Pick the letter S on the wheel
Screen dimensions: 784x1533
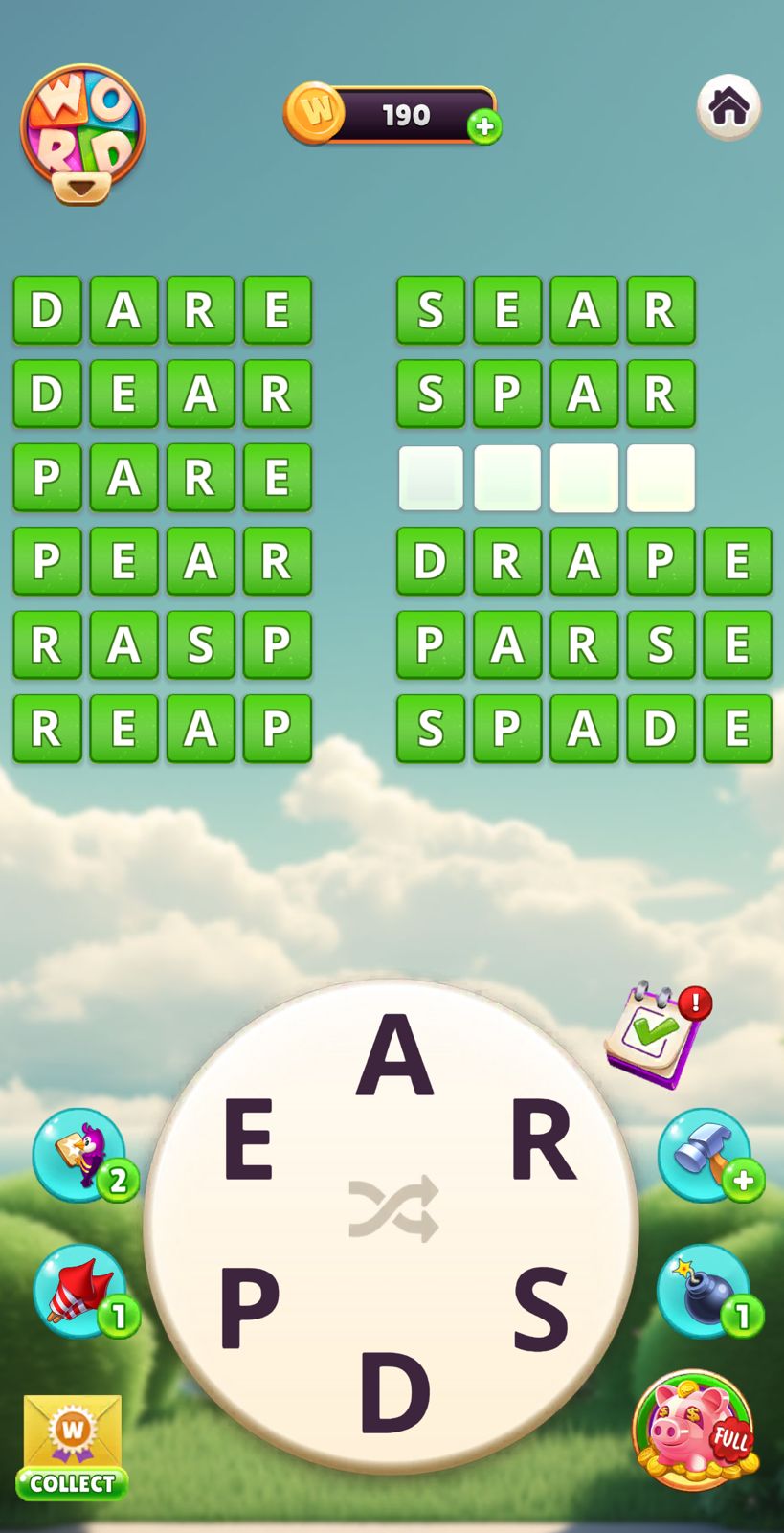coord(541,1308)
